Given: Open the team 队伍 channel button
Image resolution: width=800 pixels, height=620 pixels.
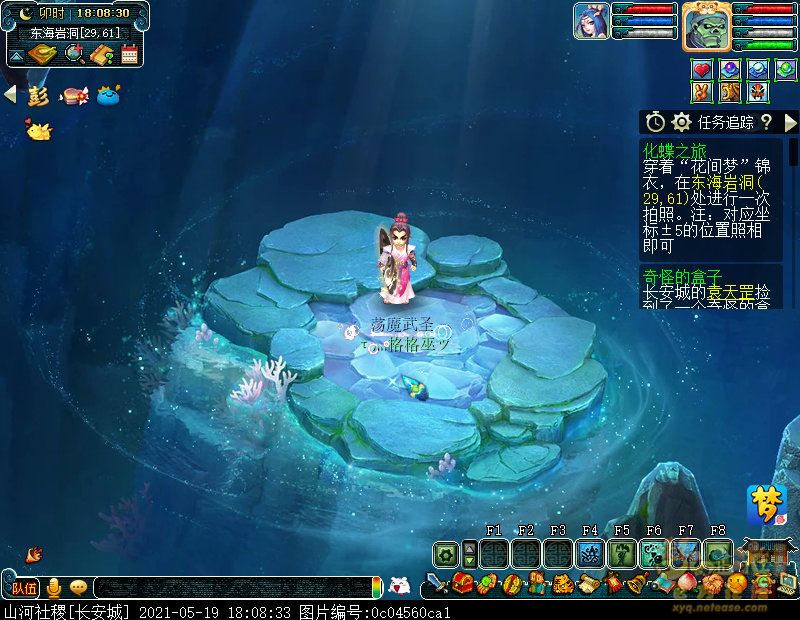Looking at the screenshot, I should click(24, 587).
